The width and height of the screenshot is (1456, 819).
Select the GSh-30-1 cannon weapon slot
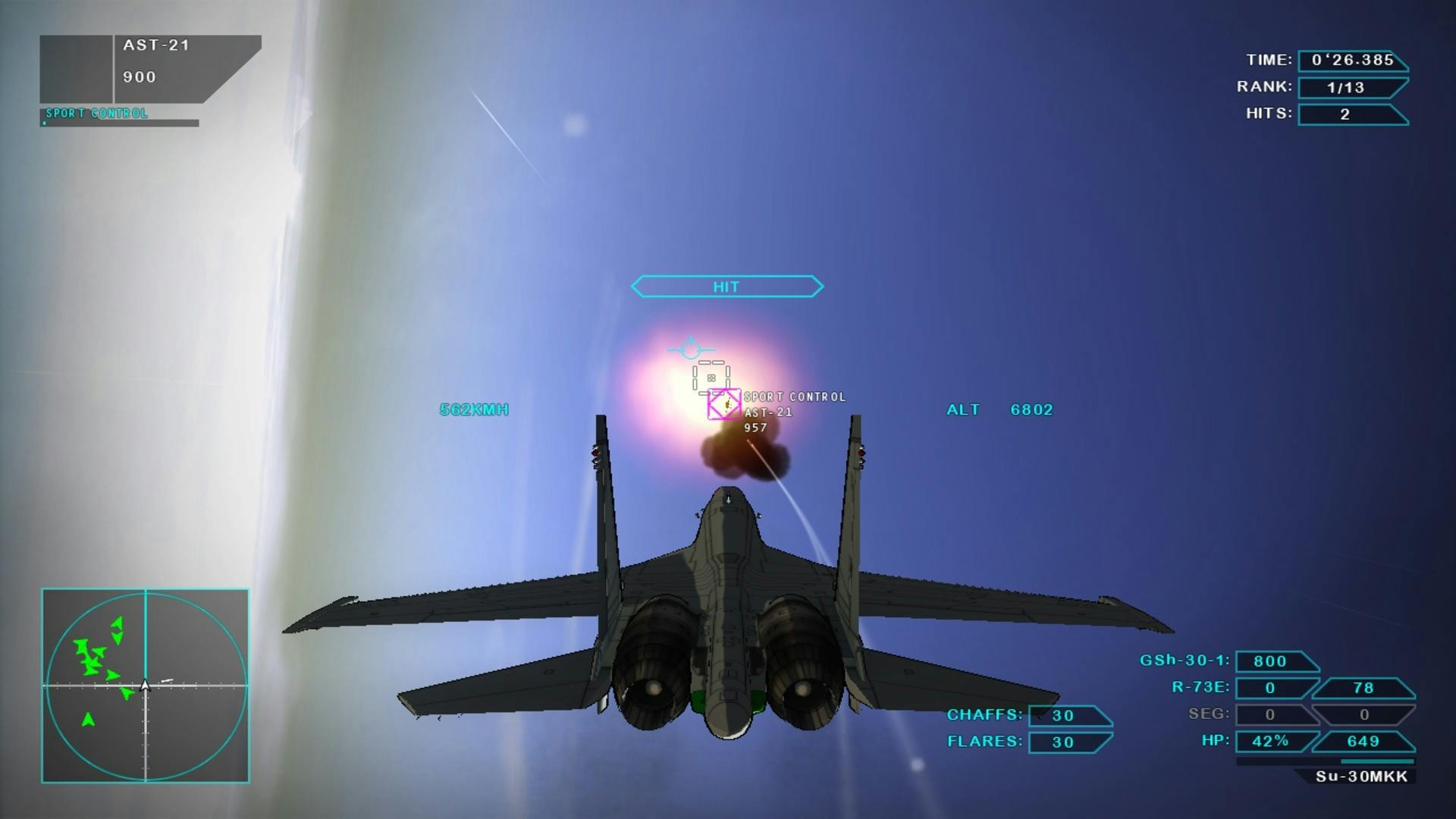click(x=1276, y=661)
